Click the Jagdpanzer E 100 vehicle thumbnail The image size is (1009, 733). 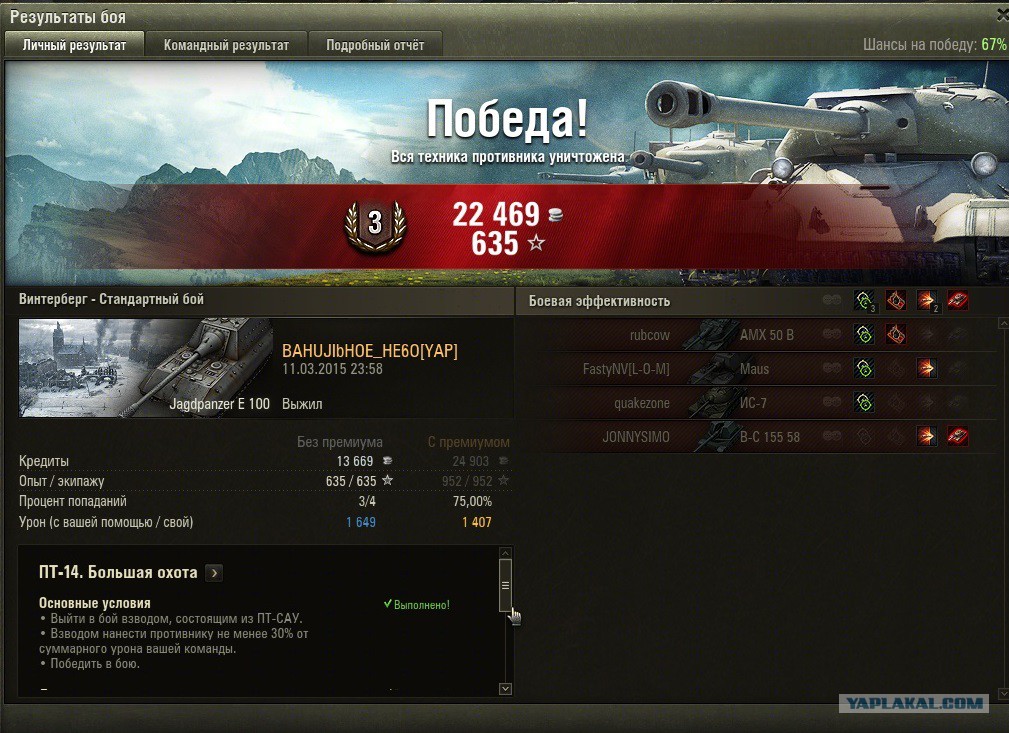tap(146, 368)
